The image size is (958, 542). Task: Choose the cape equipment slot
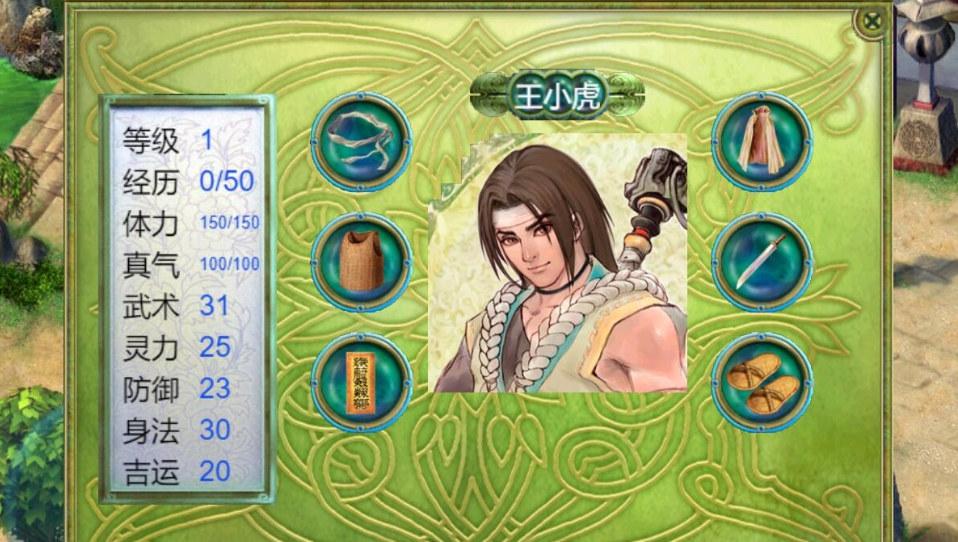(x=762, y=142)
